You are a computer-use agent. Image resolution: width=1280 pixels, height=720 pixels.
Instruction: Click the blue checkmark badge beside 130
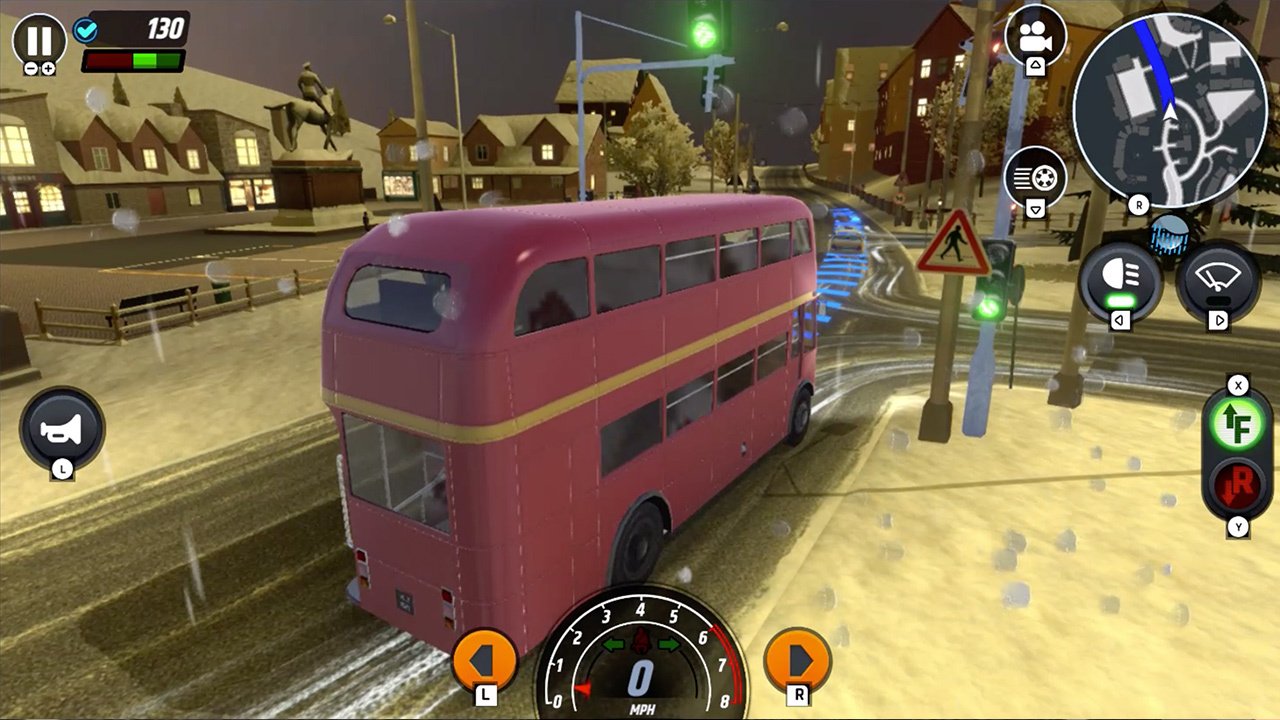pos(86,30)
